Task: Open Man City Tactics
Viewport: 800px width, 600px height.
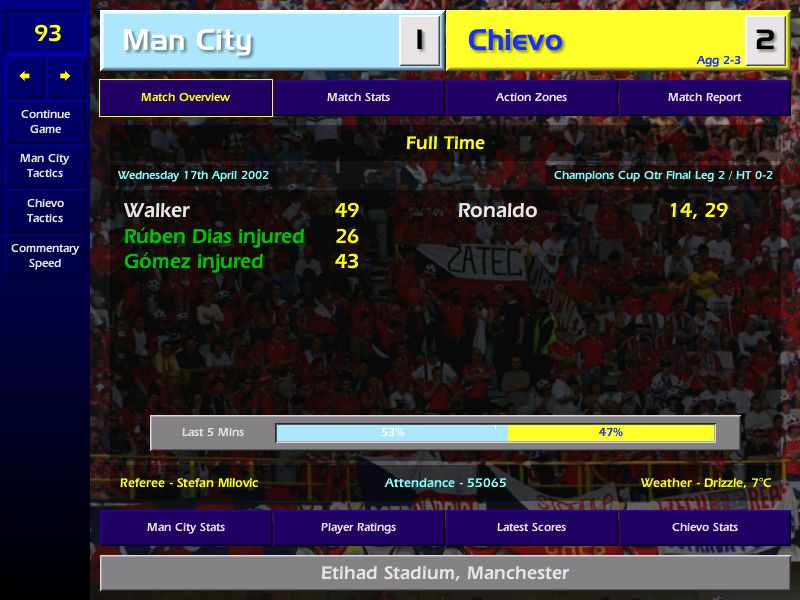Action: point(45,166)
